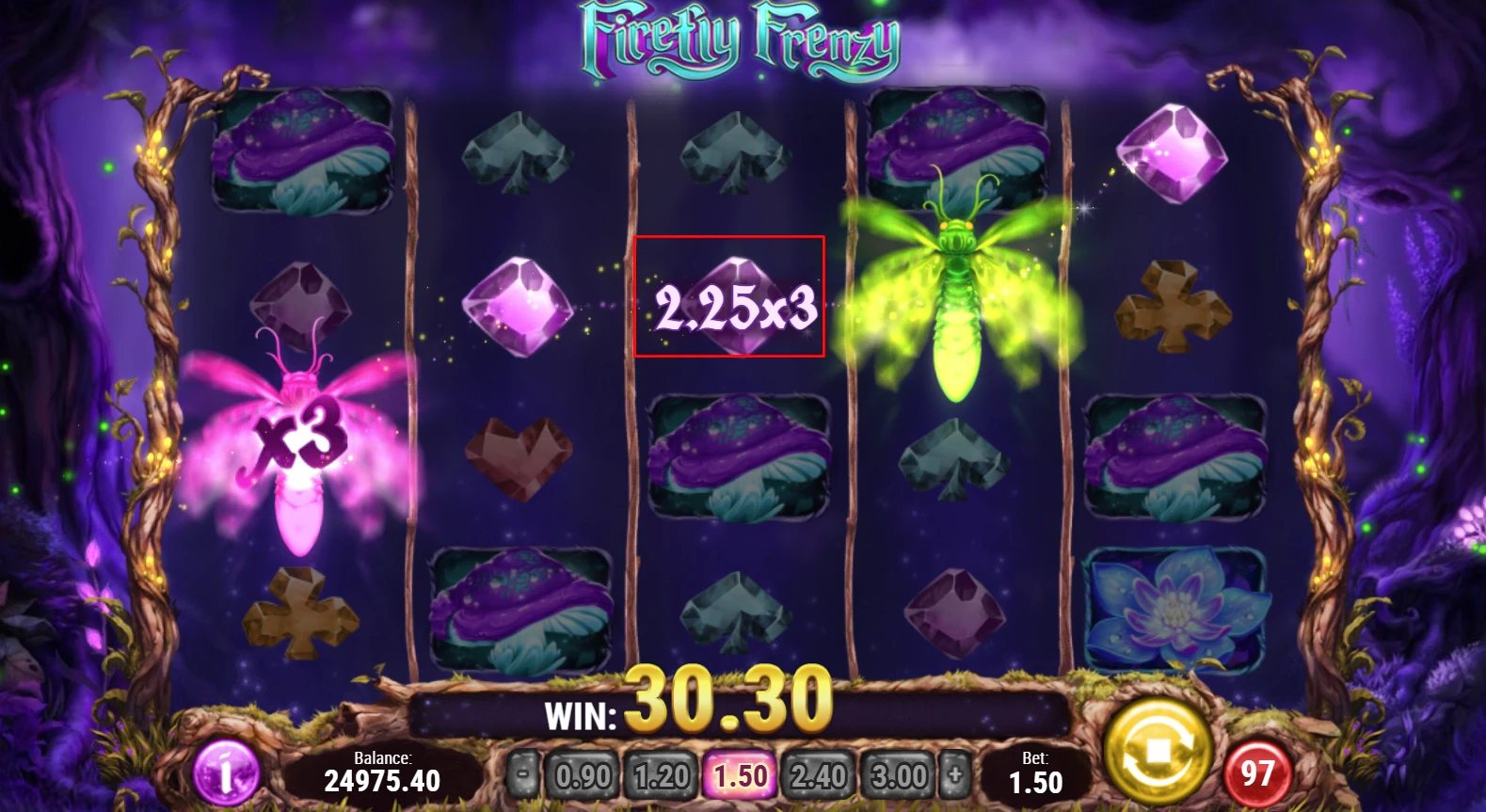1486x812 pixels.
Task: Select the 2.40 bet chip
Action: point(820,773)
